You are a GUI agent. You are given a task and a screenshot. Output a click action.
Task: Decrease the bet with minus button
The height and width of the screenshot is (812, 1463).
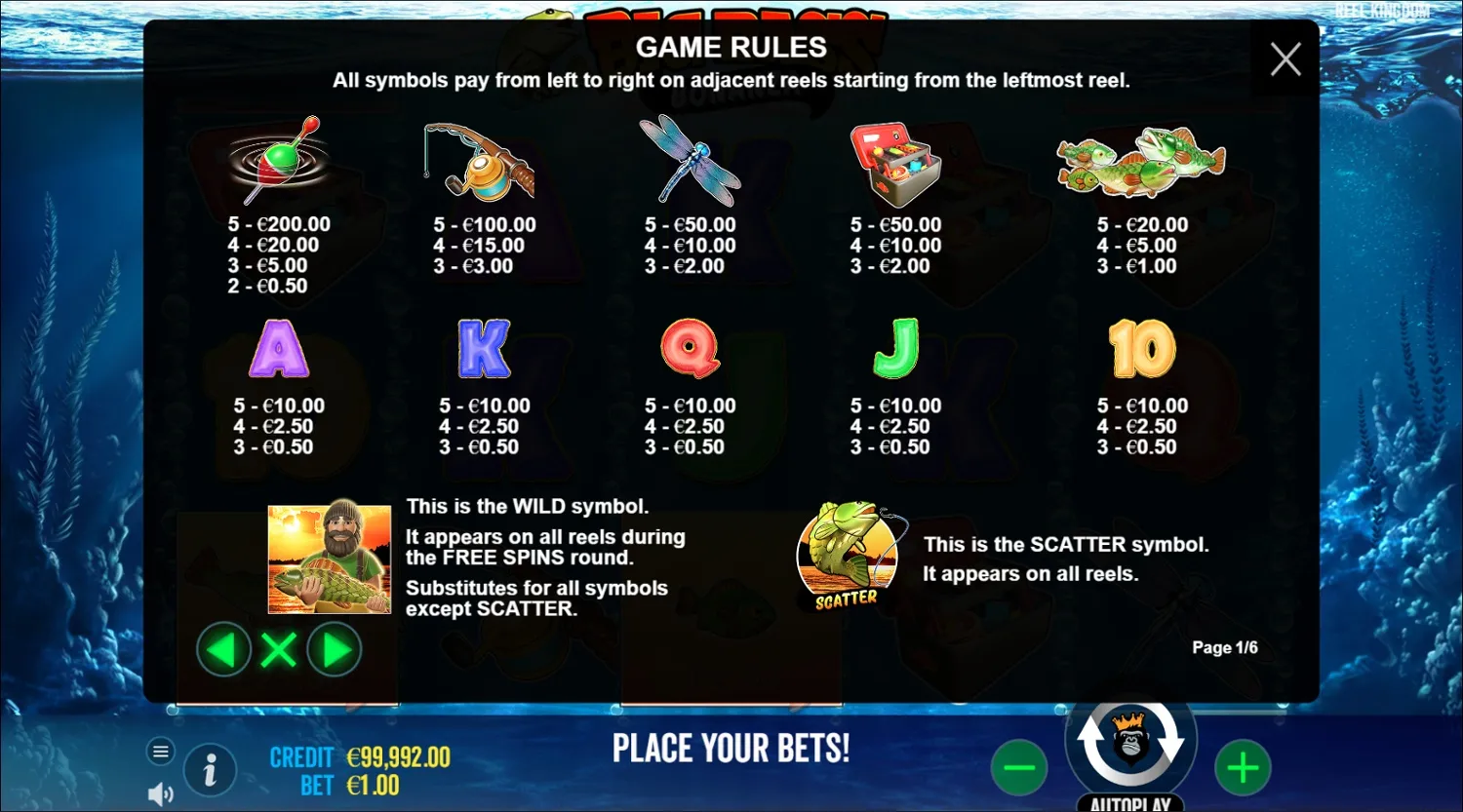(x=1020, y=767)
